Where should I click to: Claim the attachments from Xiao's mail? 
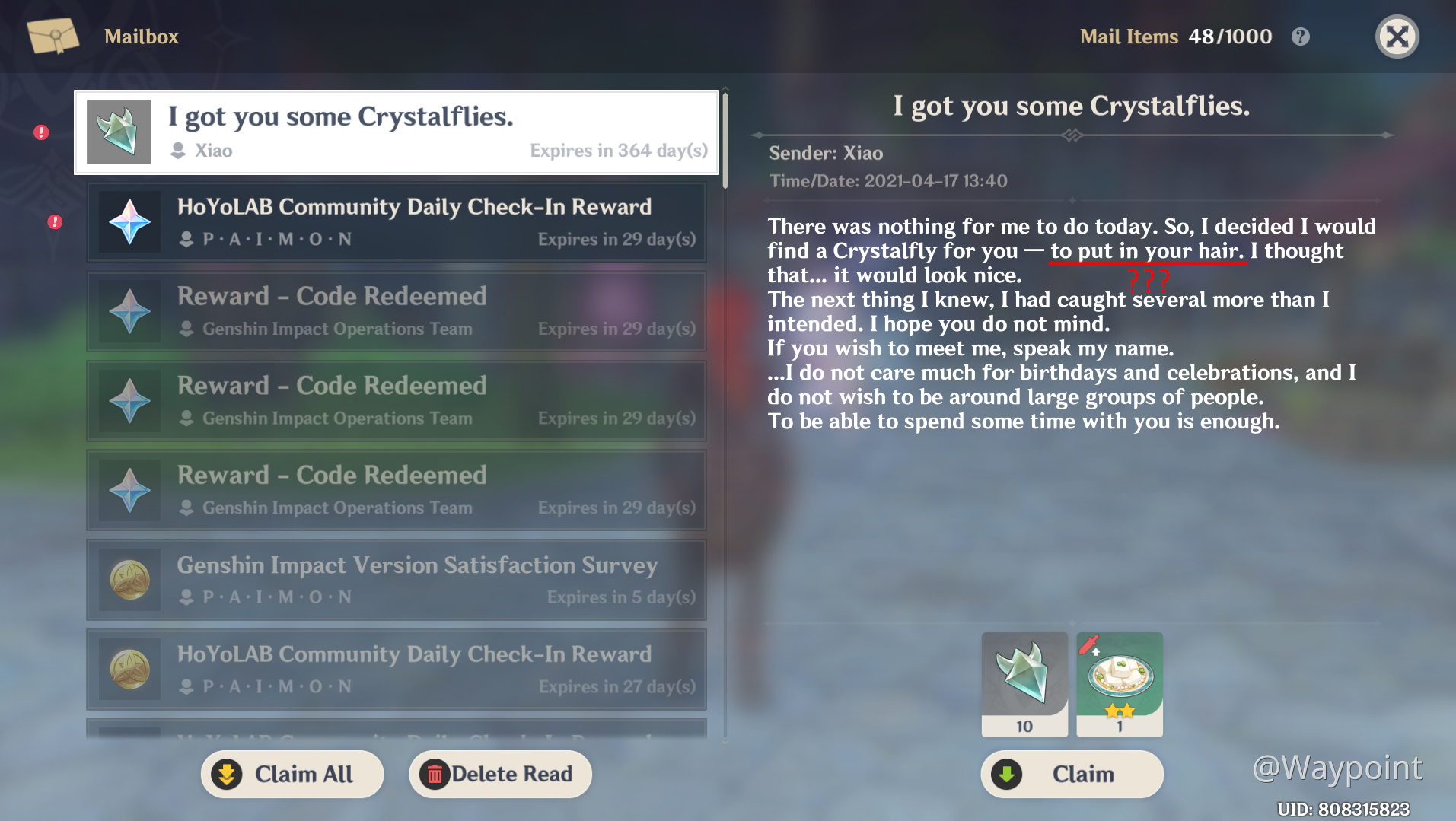coord(1072,774)
